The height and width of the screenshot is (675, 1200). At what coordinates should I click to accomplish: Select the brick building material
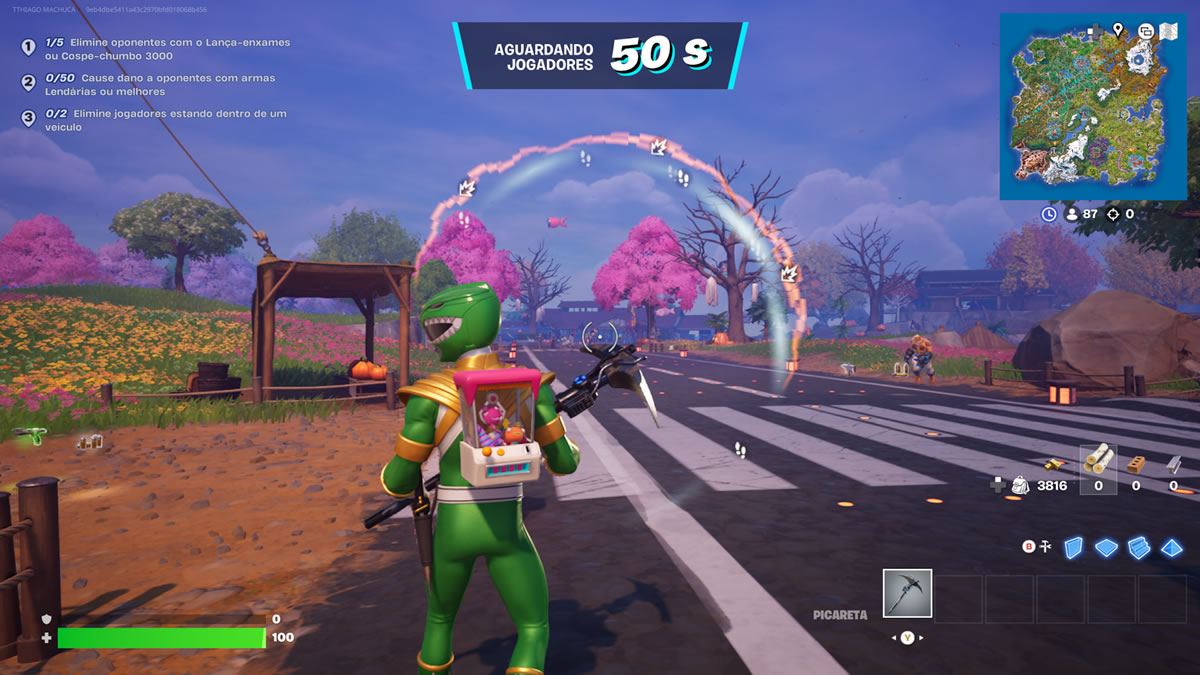coord(1135,462)
